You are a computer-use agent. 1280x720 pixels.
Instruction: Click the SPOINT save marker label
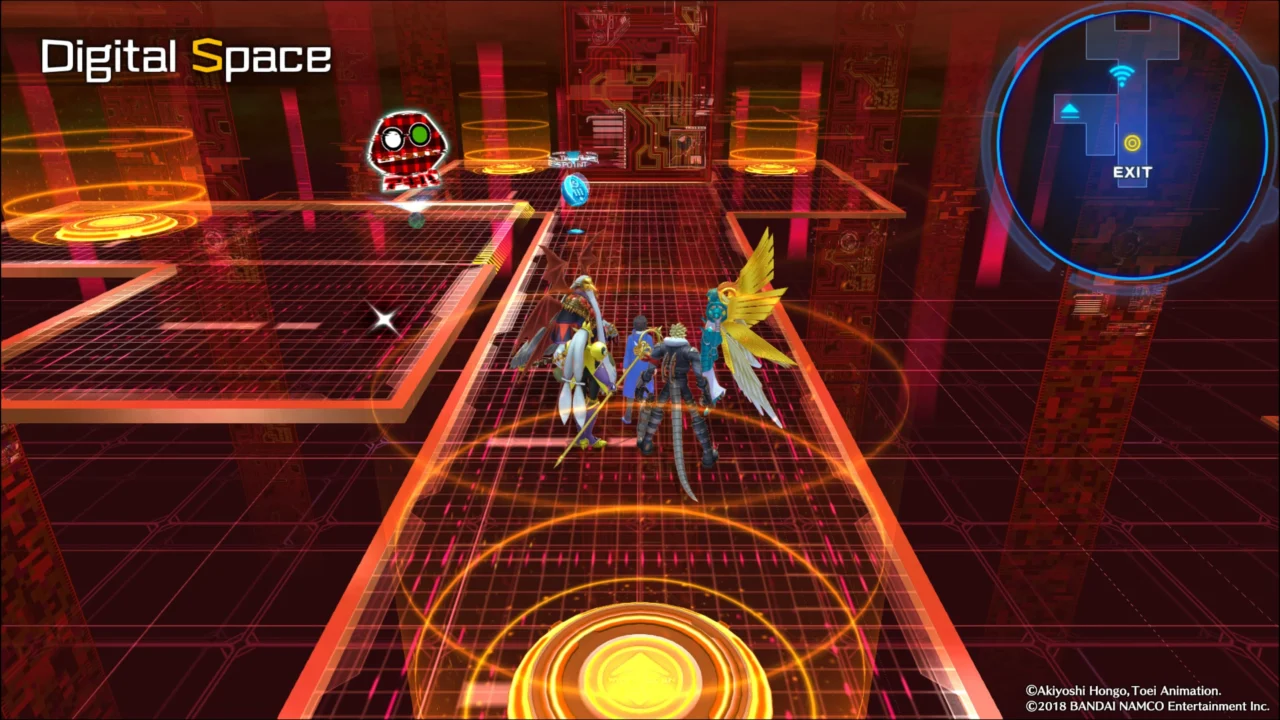tap(570, 162)
